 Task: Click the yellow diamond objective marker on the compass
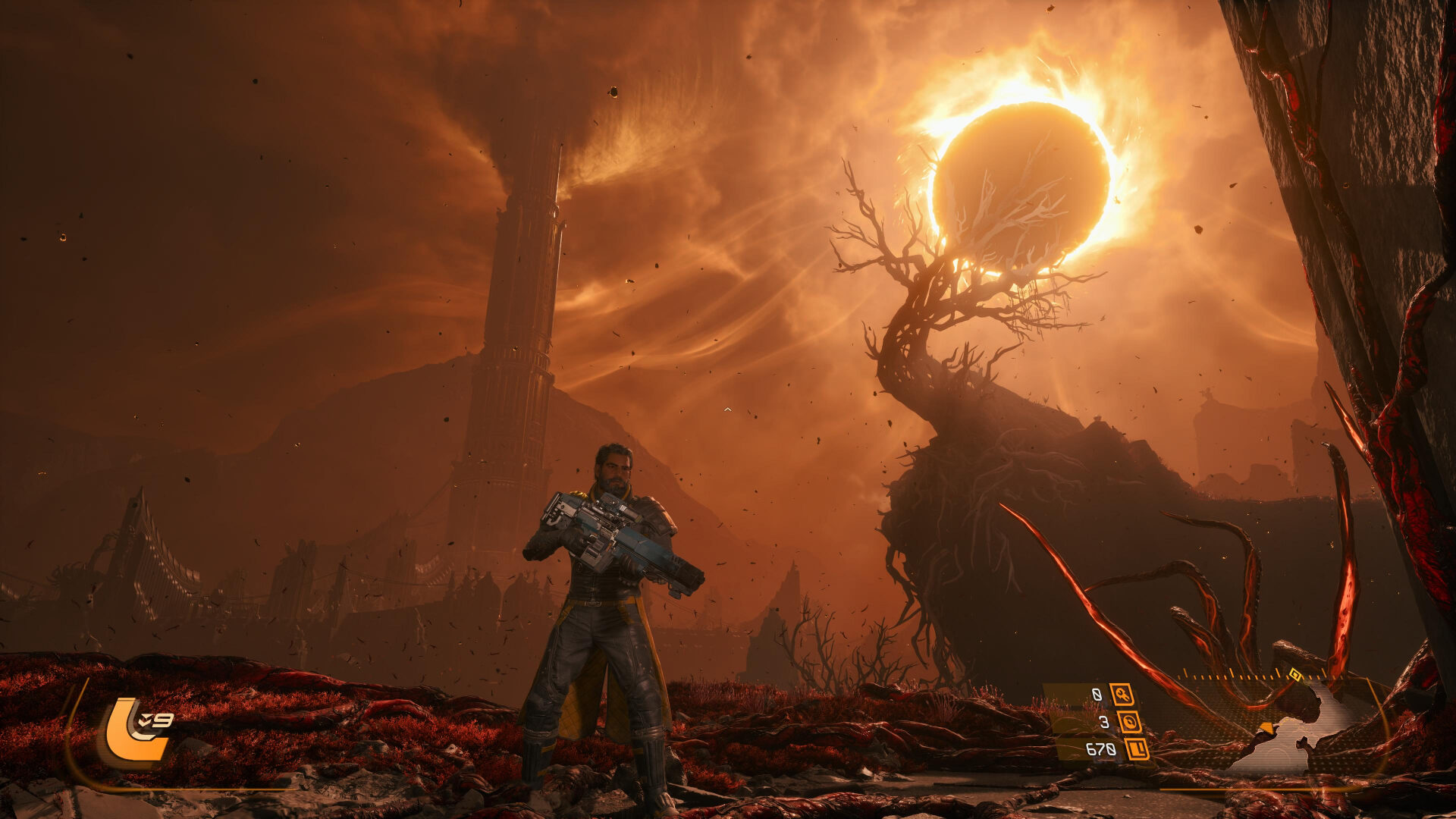coord(1295,674)
